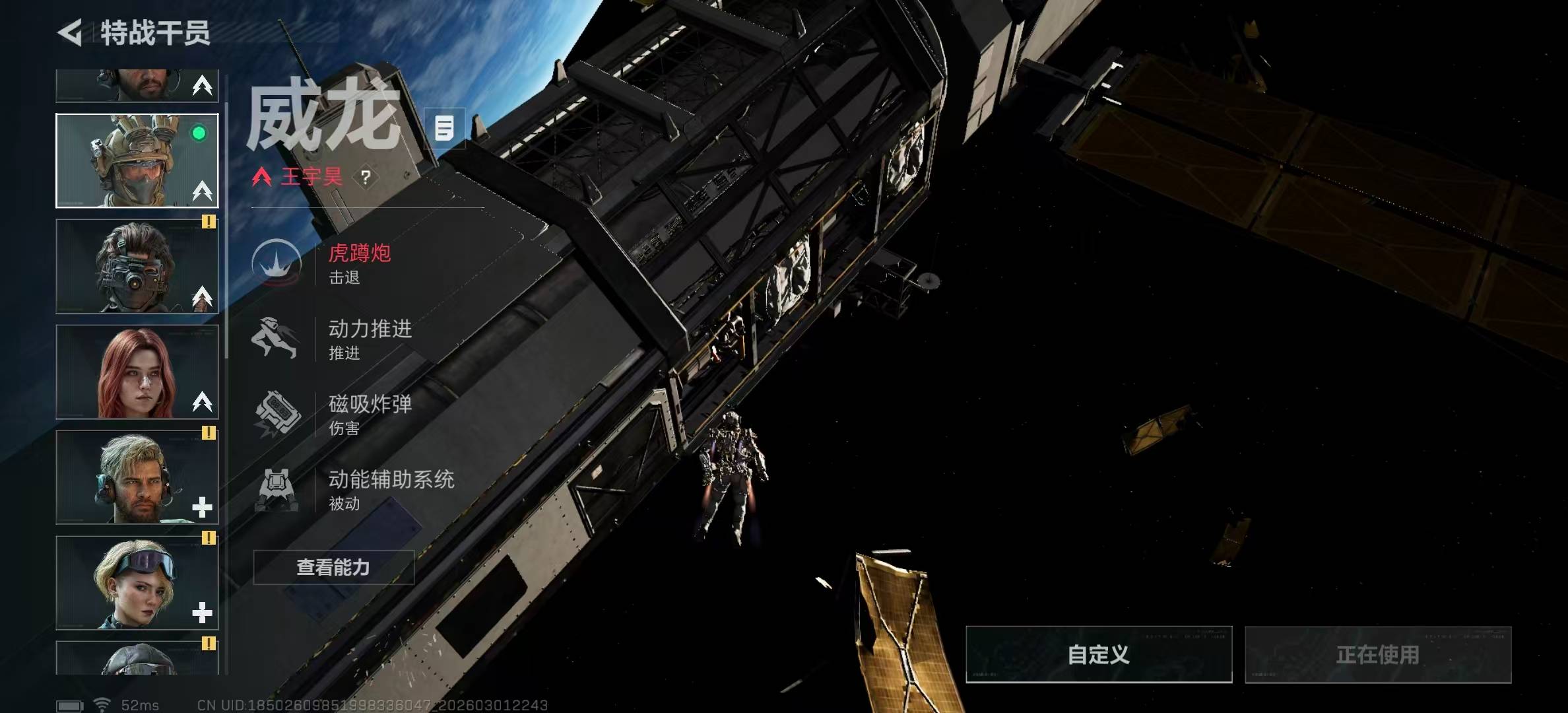Select the 动能辅助系统 passive ability

tap(391, 489)
